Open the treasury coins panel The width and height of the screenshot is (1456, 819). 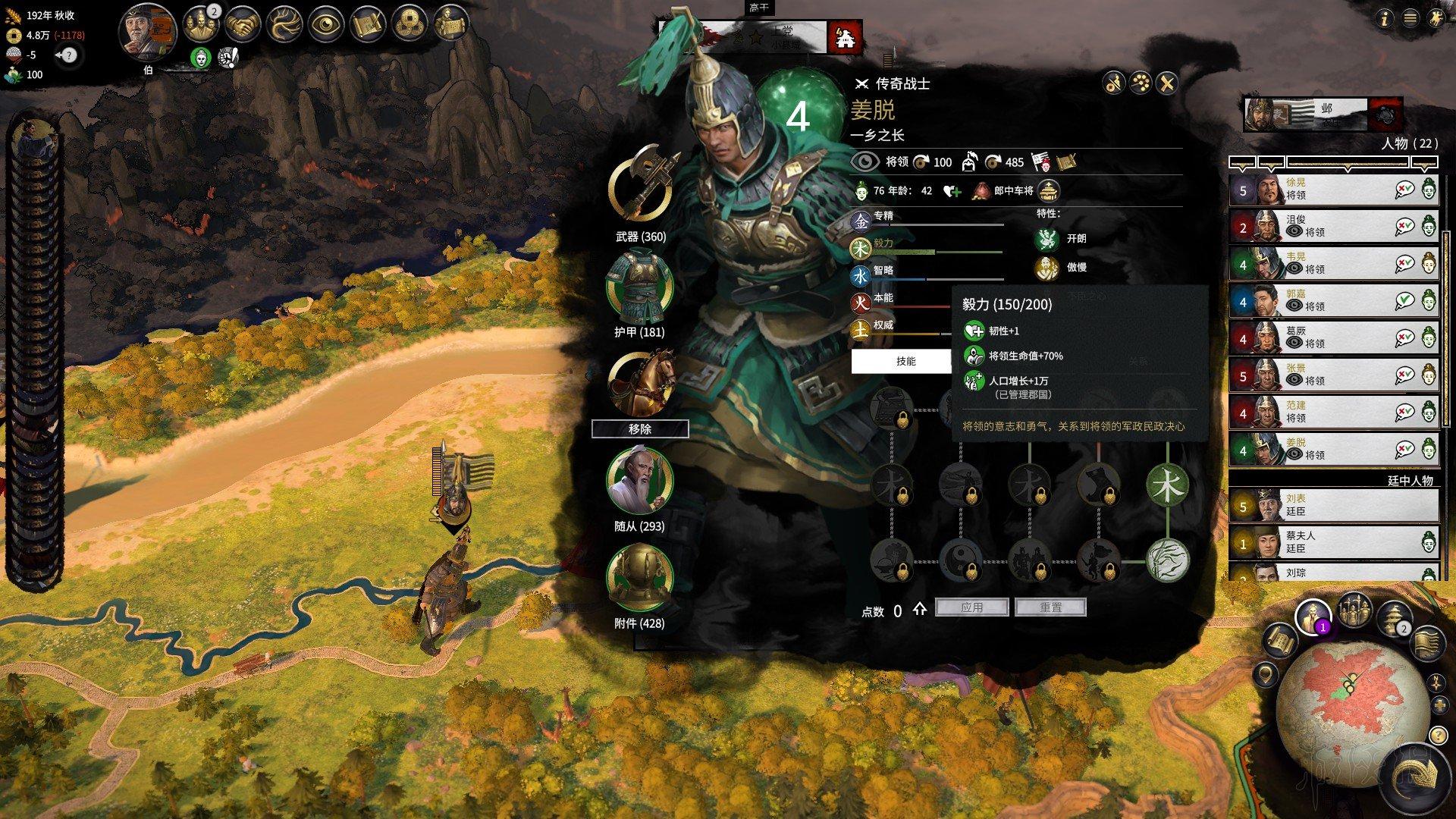pyautogui.click(x=410, y=24)
